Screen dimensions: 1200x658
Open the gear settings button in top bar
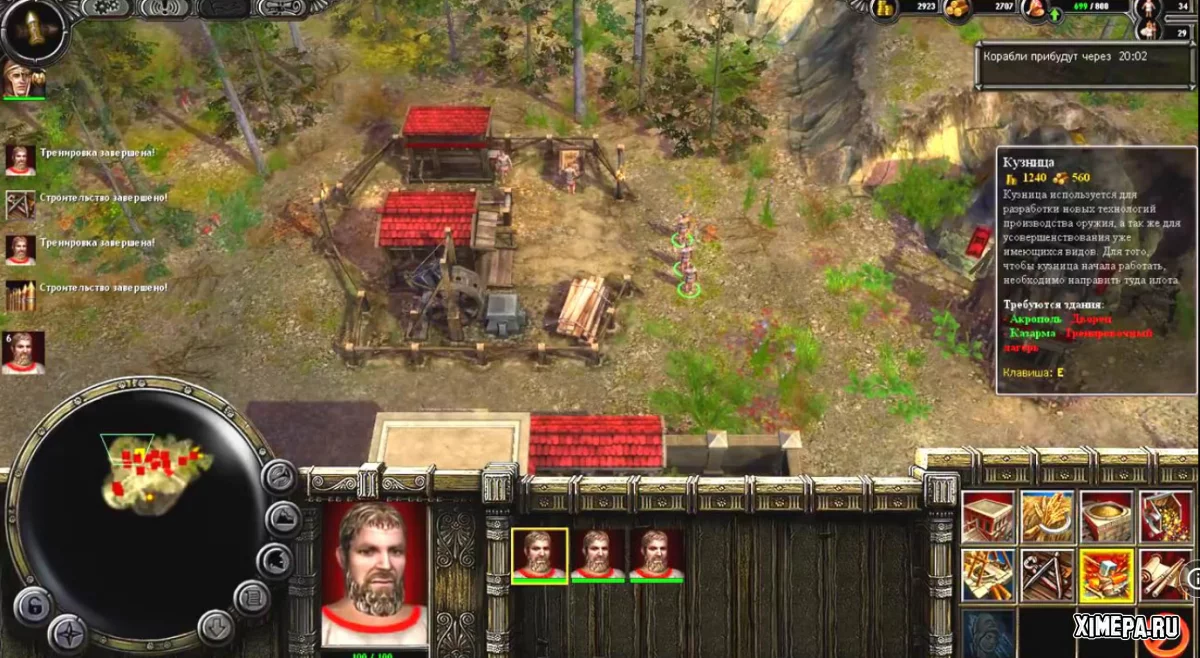[x=105, y=9]
